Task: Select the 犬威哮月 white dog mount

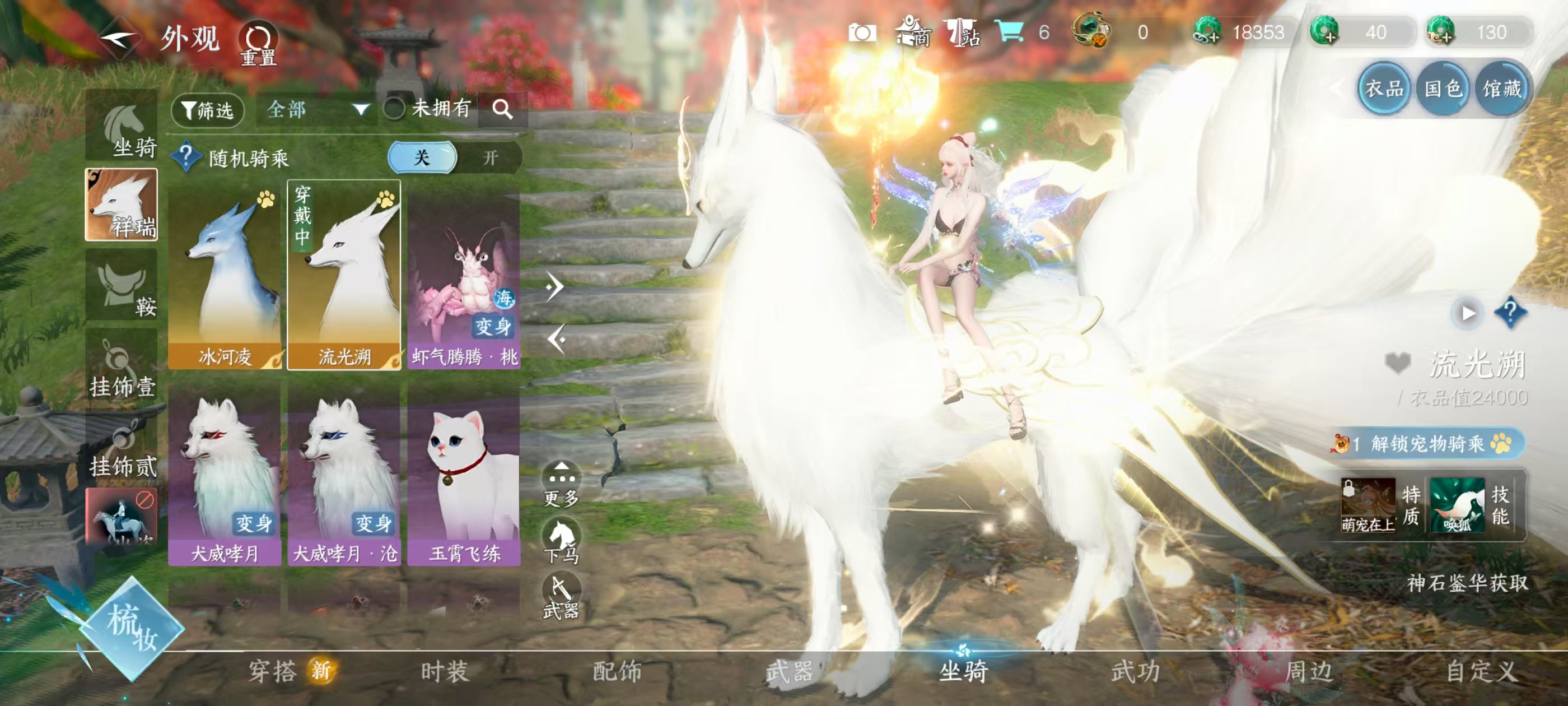Action: tap(225, 478)
